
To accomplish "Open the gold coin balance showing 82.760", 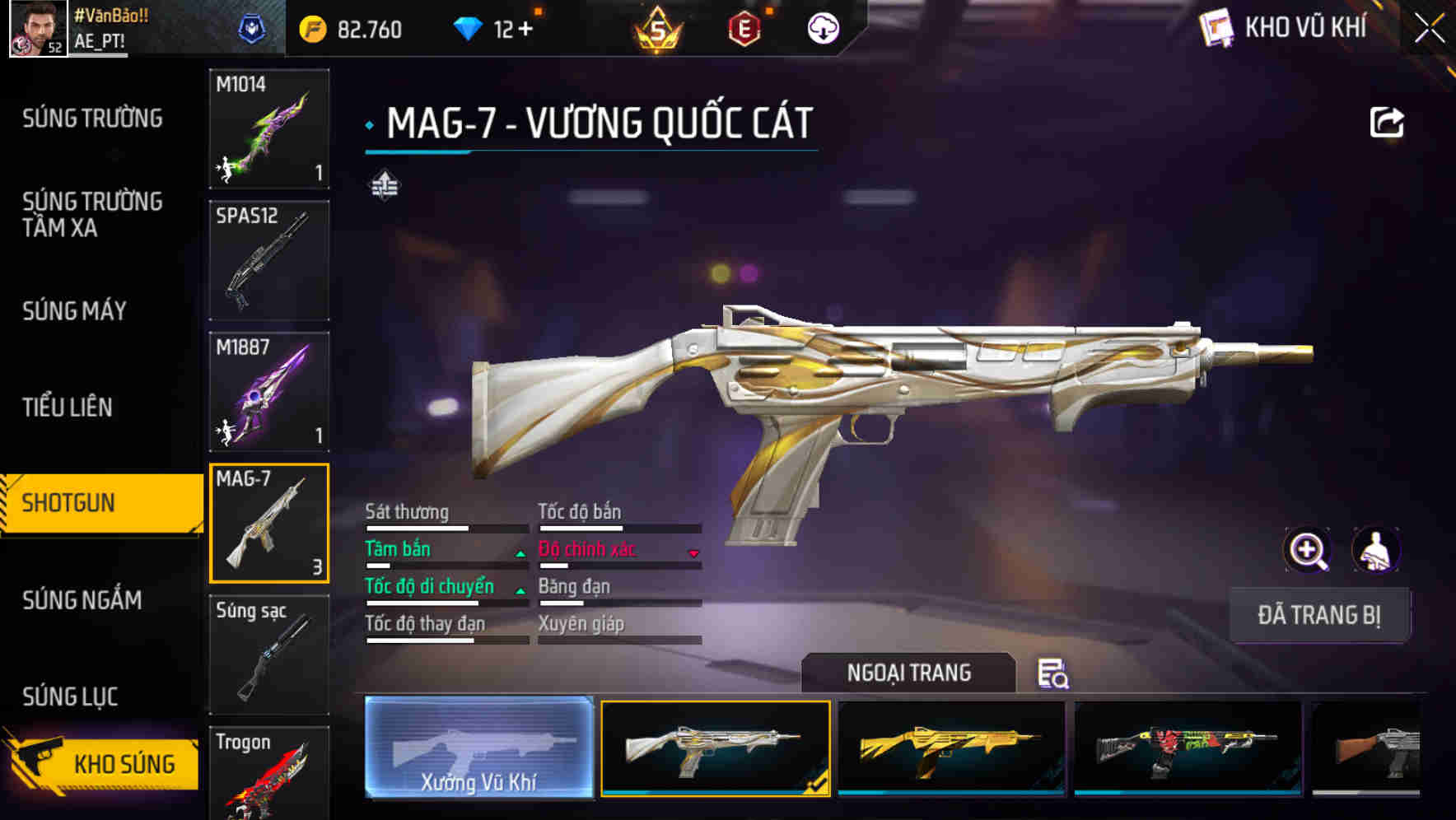I will click(x=350, y=30).
